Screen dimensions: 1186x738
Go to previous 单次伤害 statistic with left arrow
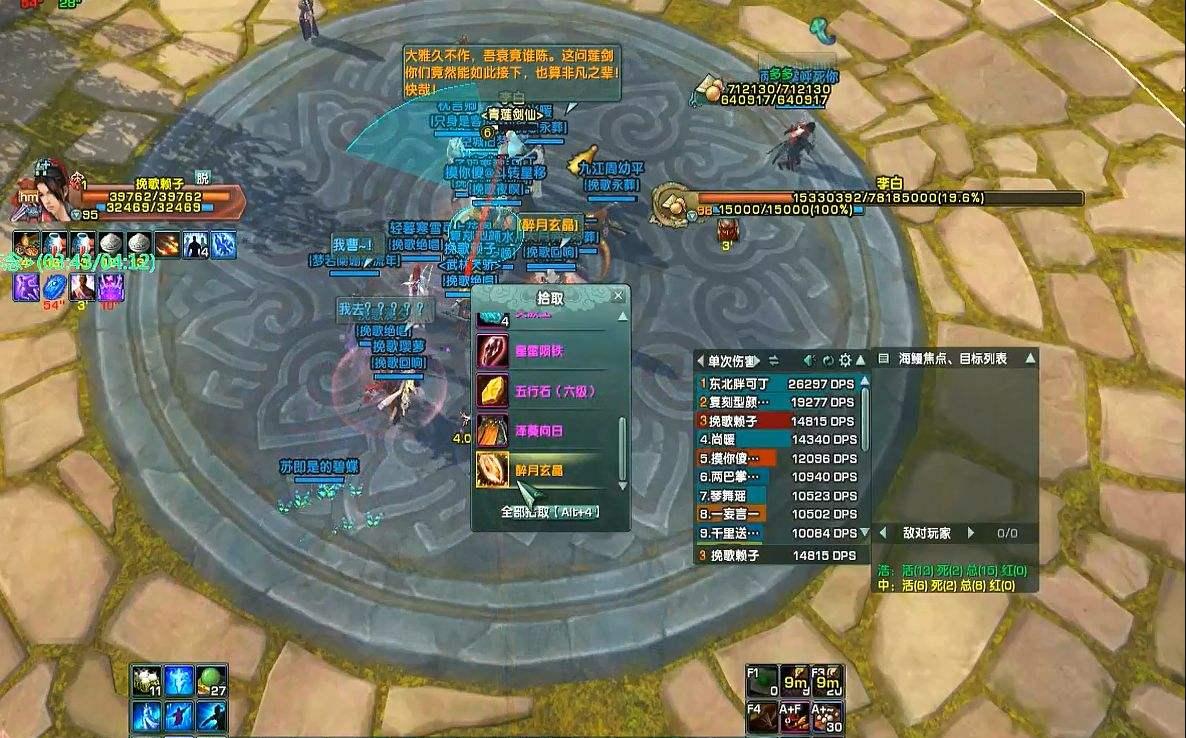pyautogui.click(x=701, y=360)
